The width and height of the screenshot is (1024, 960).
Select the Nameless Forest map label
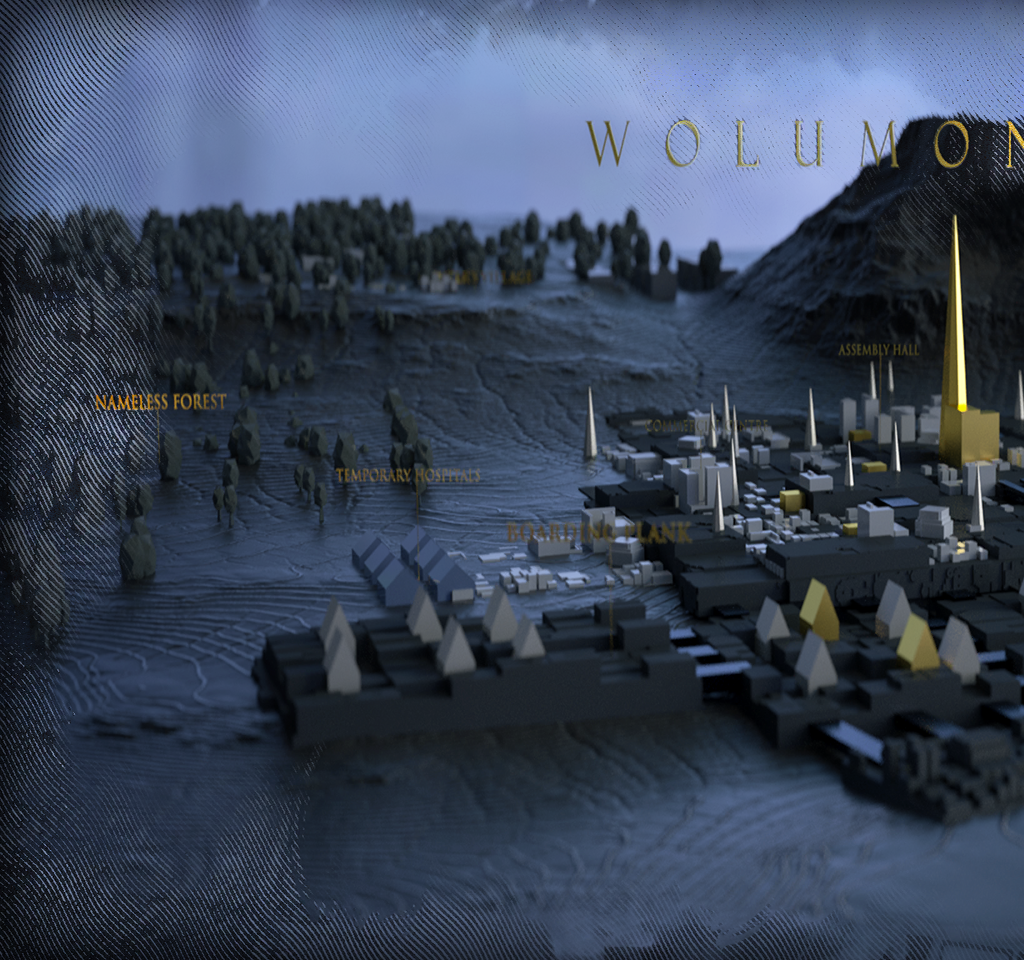coord(160,402)
